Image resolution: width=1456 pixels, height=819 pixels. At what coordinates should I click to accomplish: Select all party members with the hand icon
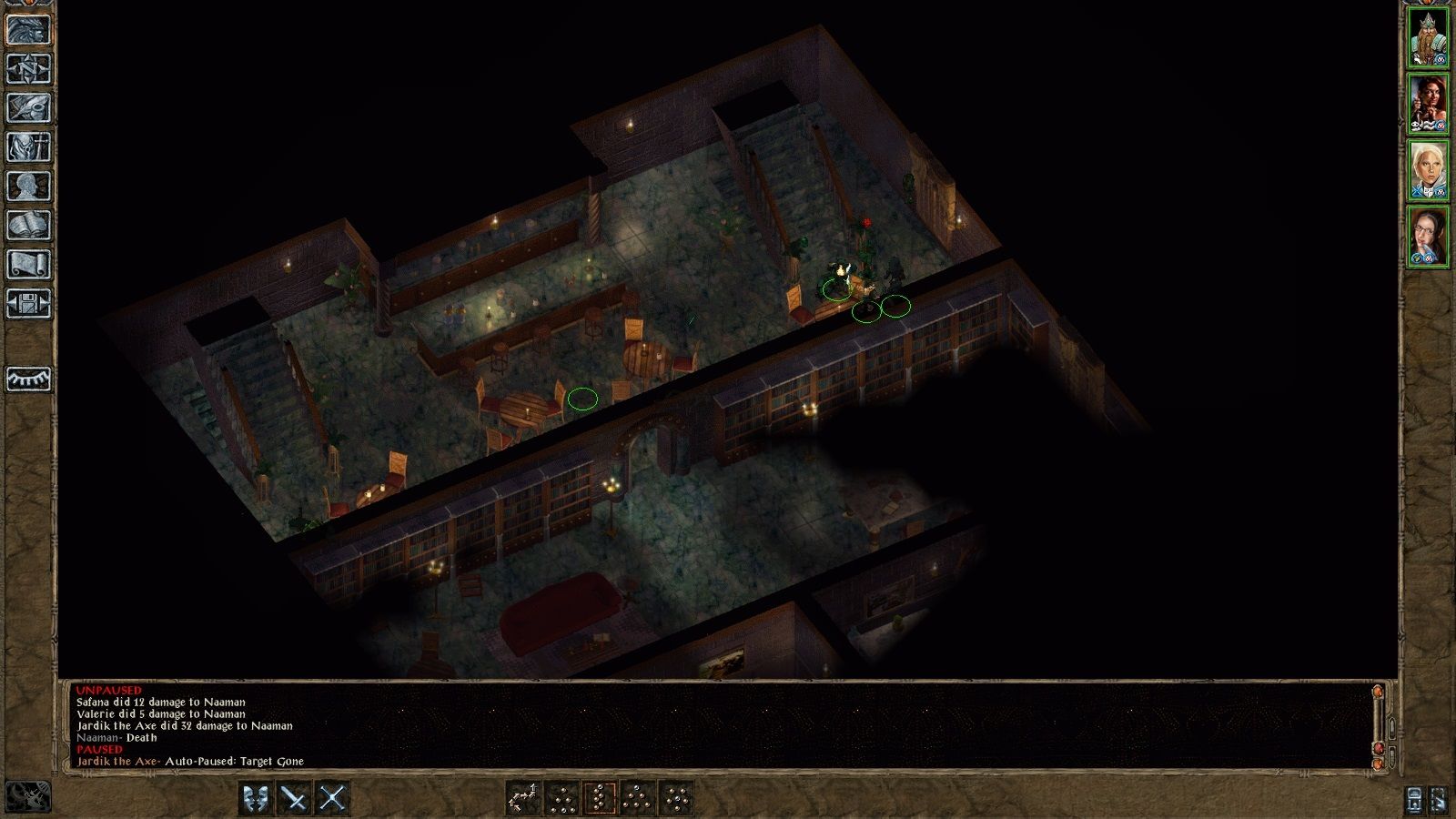(1441, 801)
